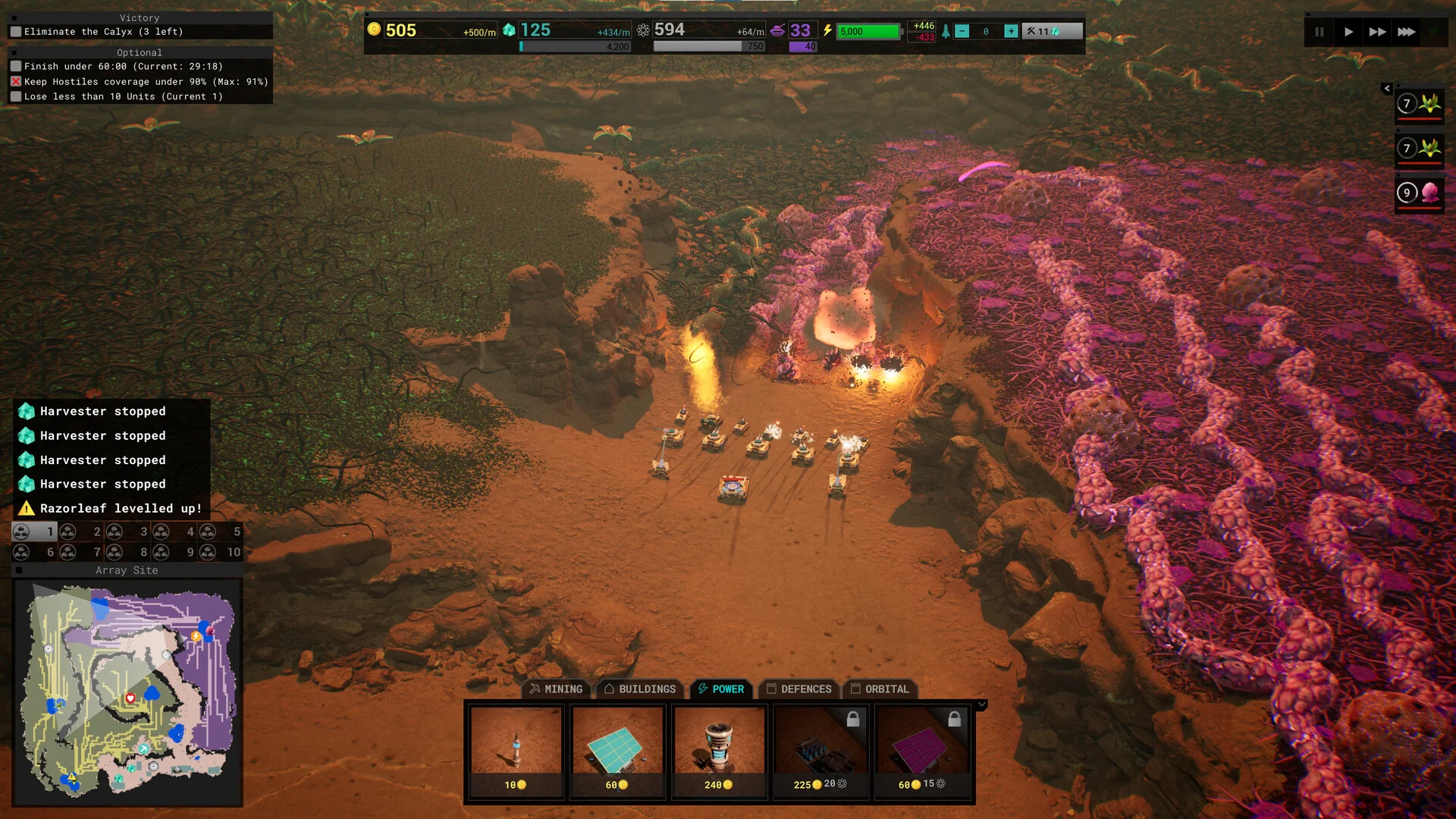1456x819 pixels.
Task: Show the Orbital tab
Action: click(x=880, y=689)
